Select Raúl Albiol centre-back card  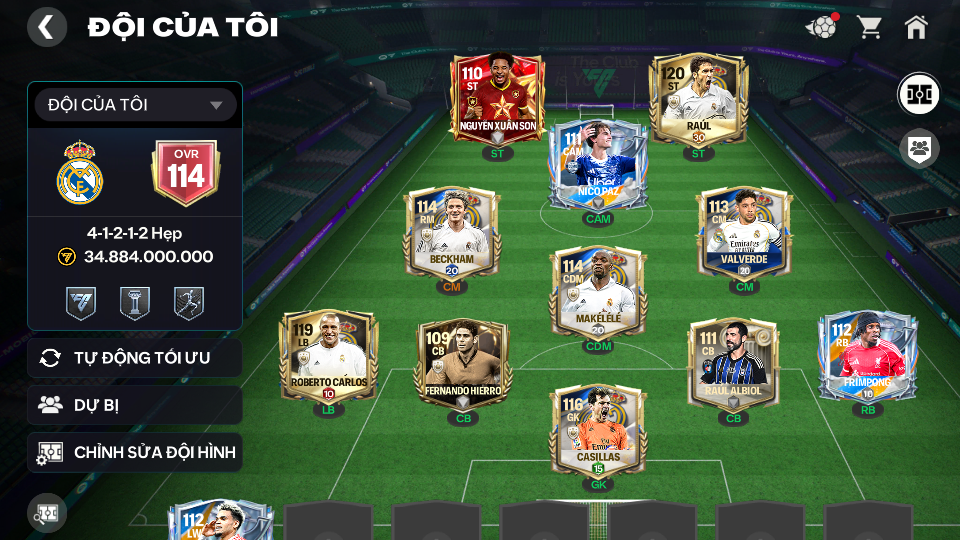coord(733,364)
